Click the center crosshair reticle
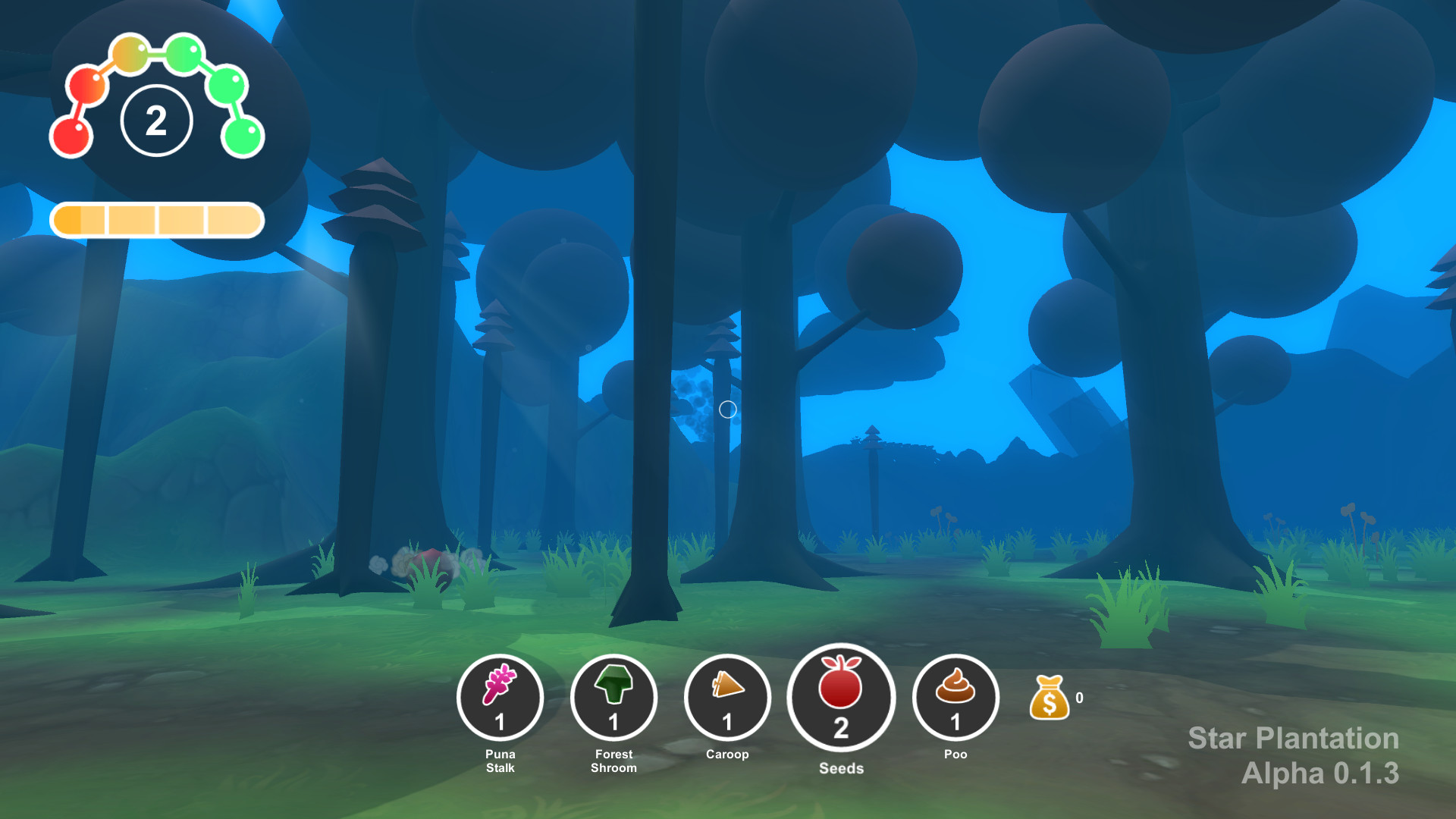This screenshot has height=819, width=1456. tap(728, 409)
